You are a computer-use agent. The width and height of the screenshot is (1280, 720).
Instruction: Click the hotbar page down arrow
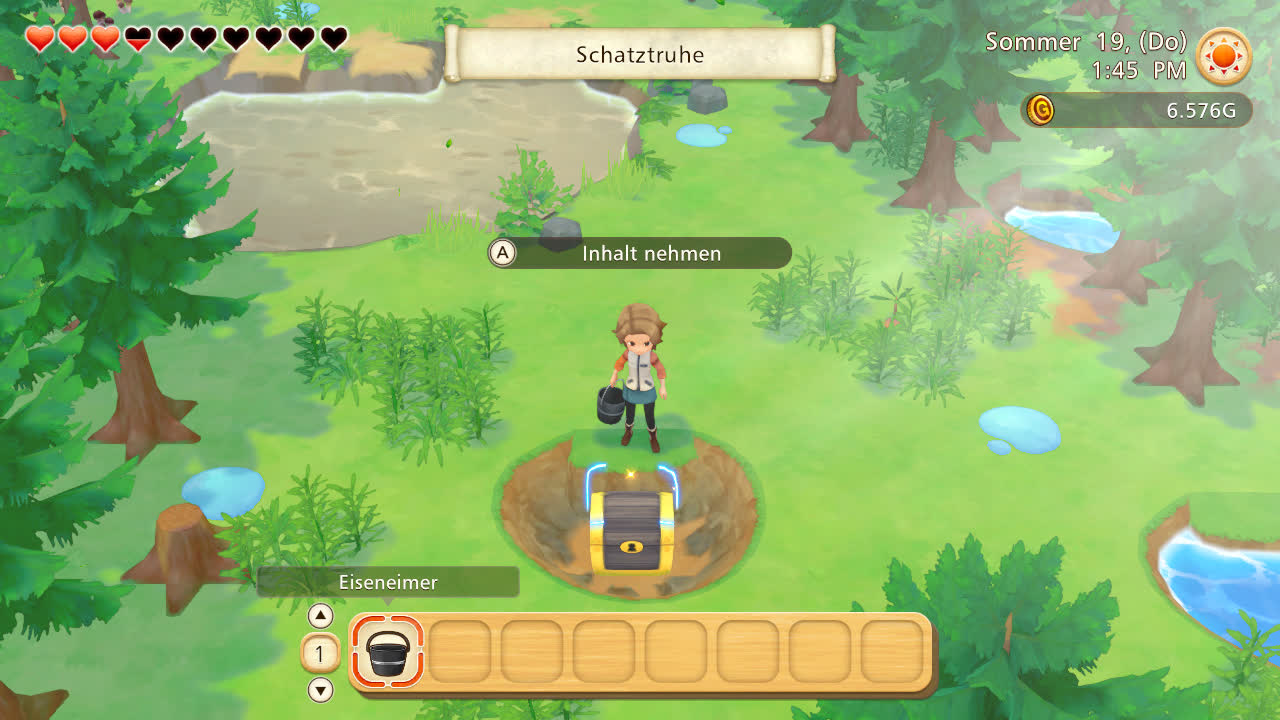320,690
